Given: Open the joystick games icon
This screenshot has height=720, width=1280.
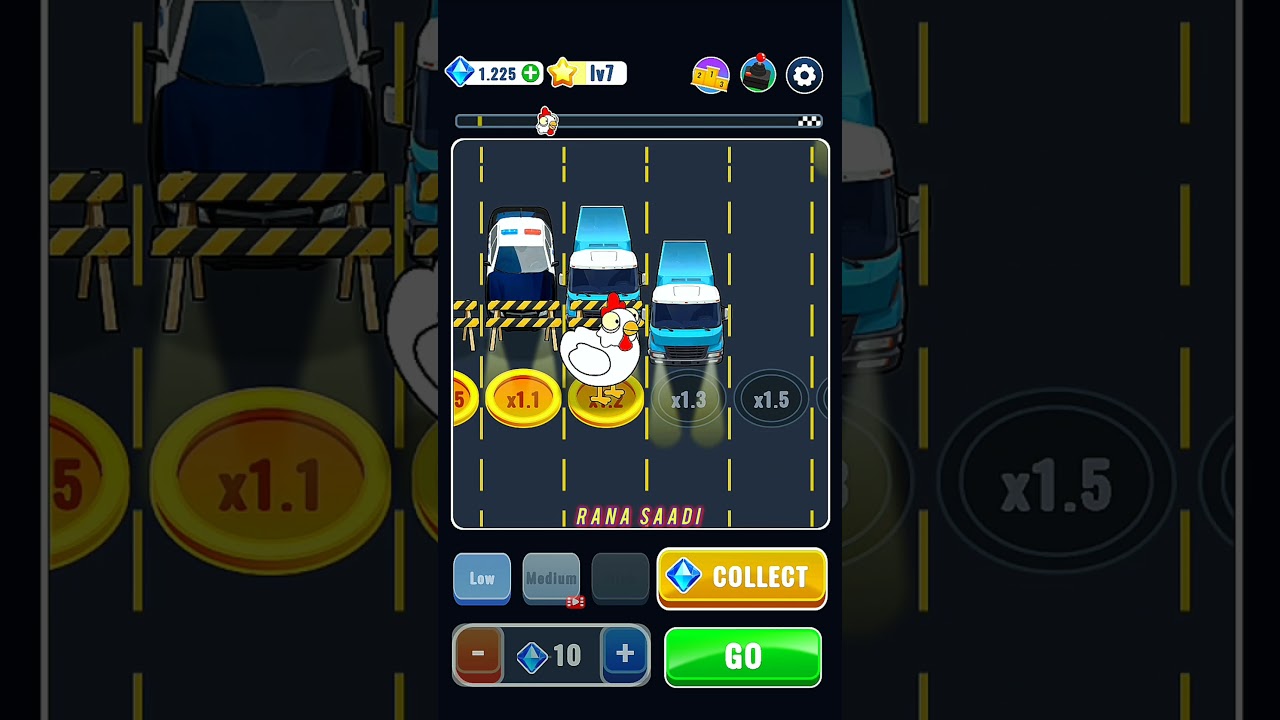Looking at the screenshot, I should tap(758, 75).
